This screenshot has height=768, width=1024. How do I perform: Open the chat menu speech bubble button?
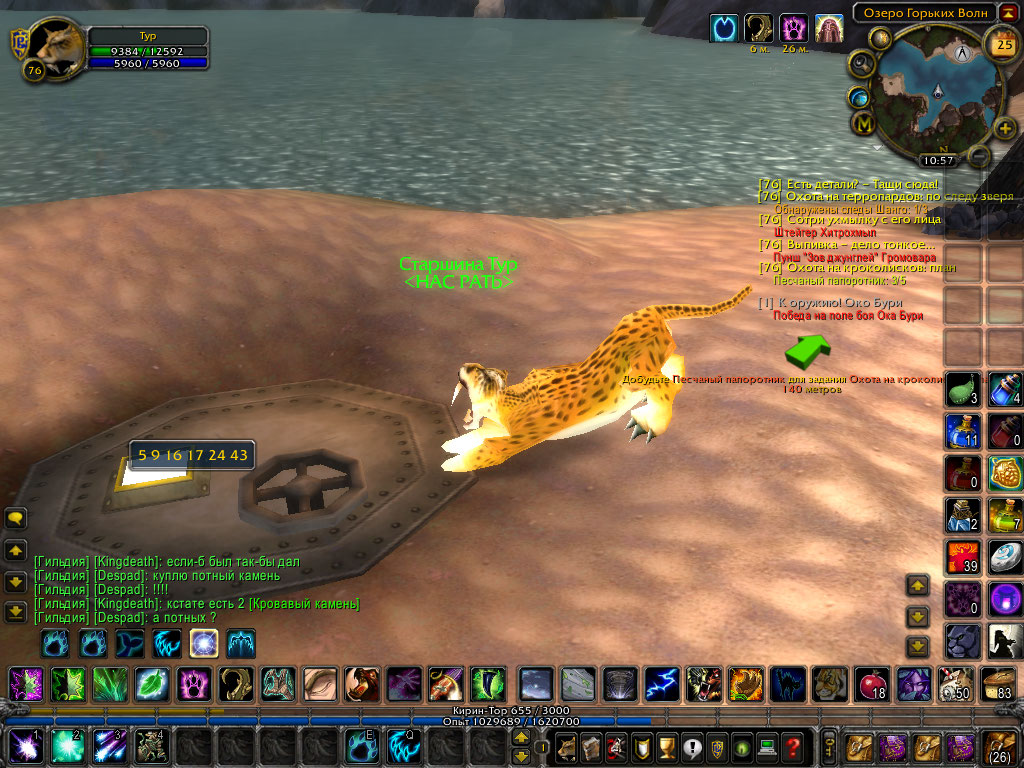point(16,518)
